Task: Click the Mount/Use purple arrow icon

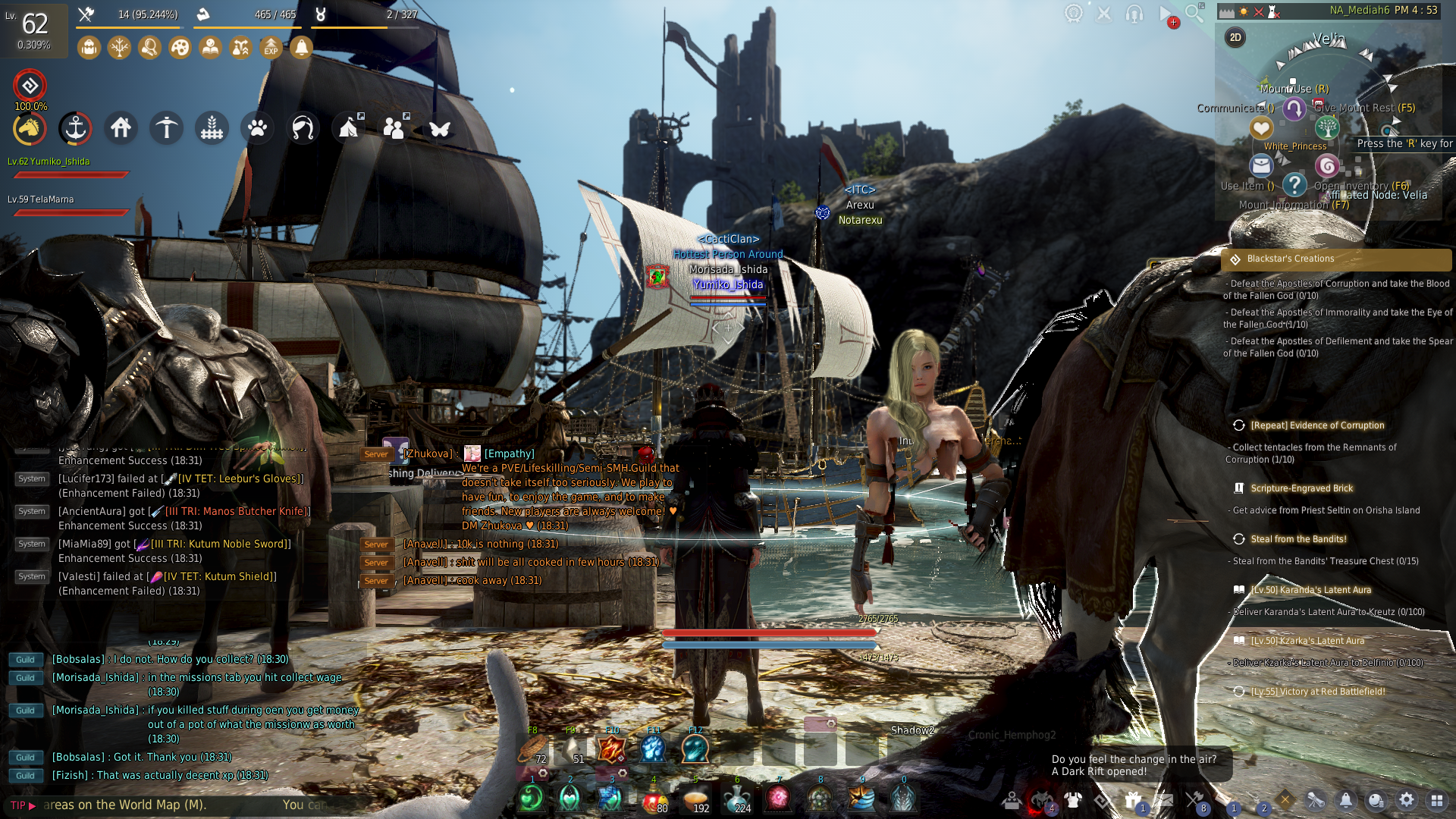Action: tap(1294, 108)
